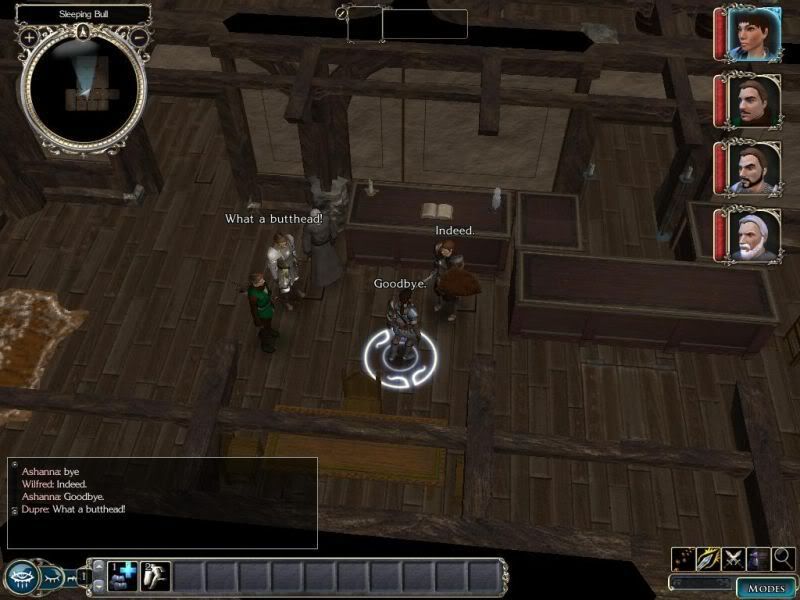This screenshot has height=600, width=800.
Task: Open the Modes button
Action: pos(767,587)
